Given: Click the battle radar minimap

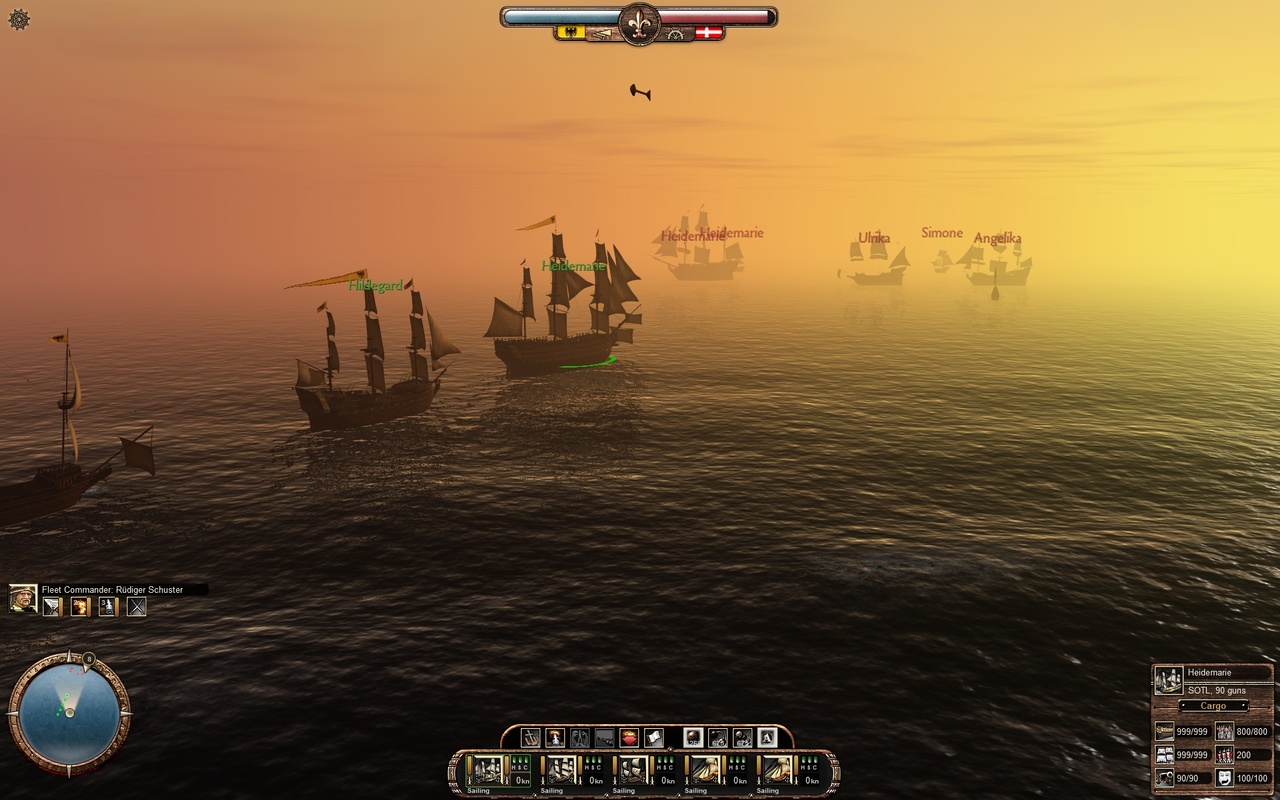Looking at the screenshot, I should coord(69,712).
